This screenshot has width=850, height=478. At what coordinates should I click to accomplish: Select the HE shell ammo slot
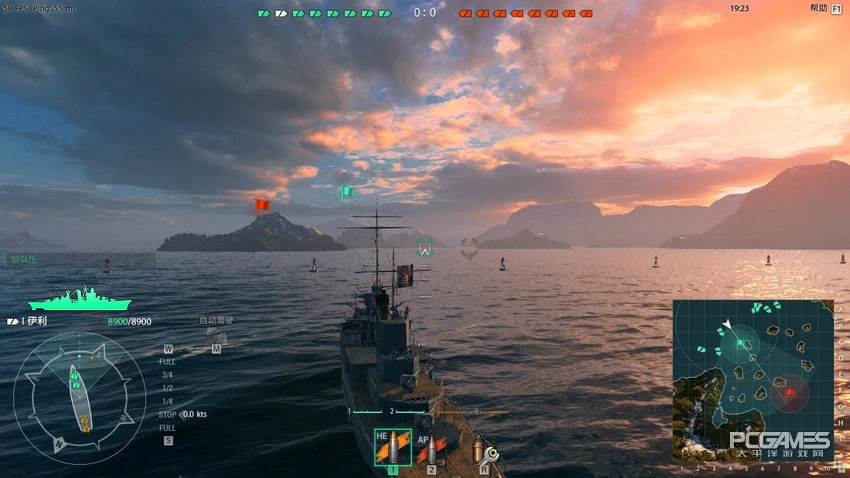coord(392,447)
